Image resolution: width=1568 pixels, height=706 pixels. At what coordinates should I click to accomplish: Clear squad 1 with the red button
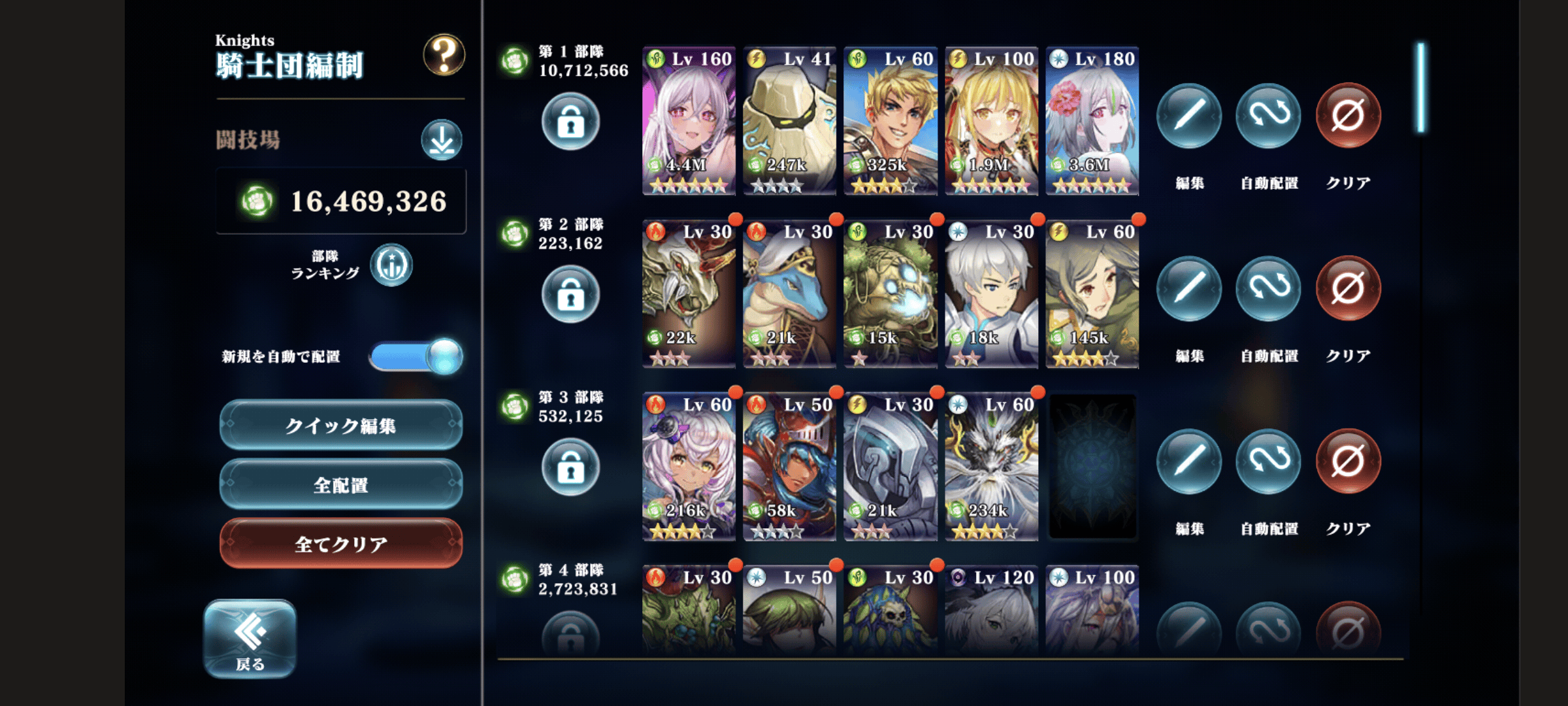point(1348,116)
